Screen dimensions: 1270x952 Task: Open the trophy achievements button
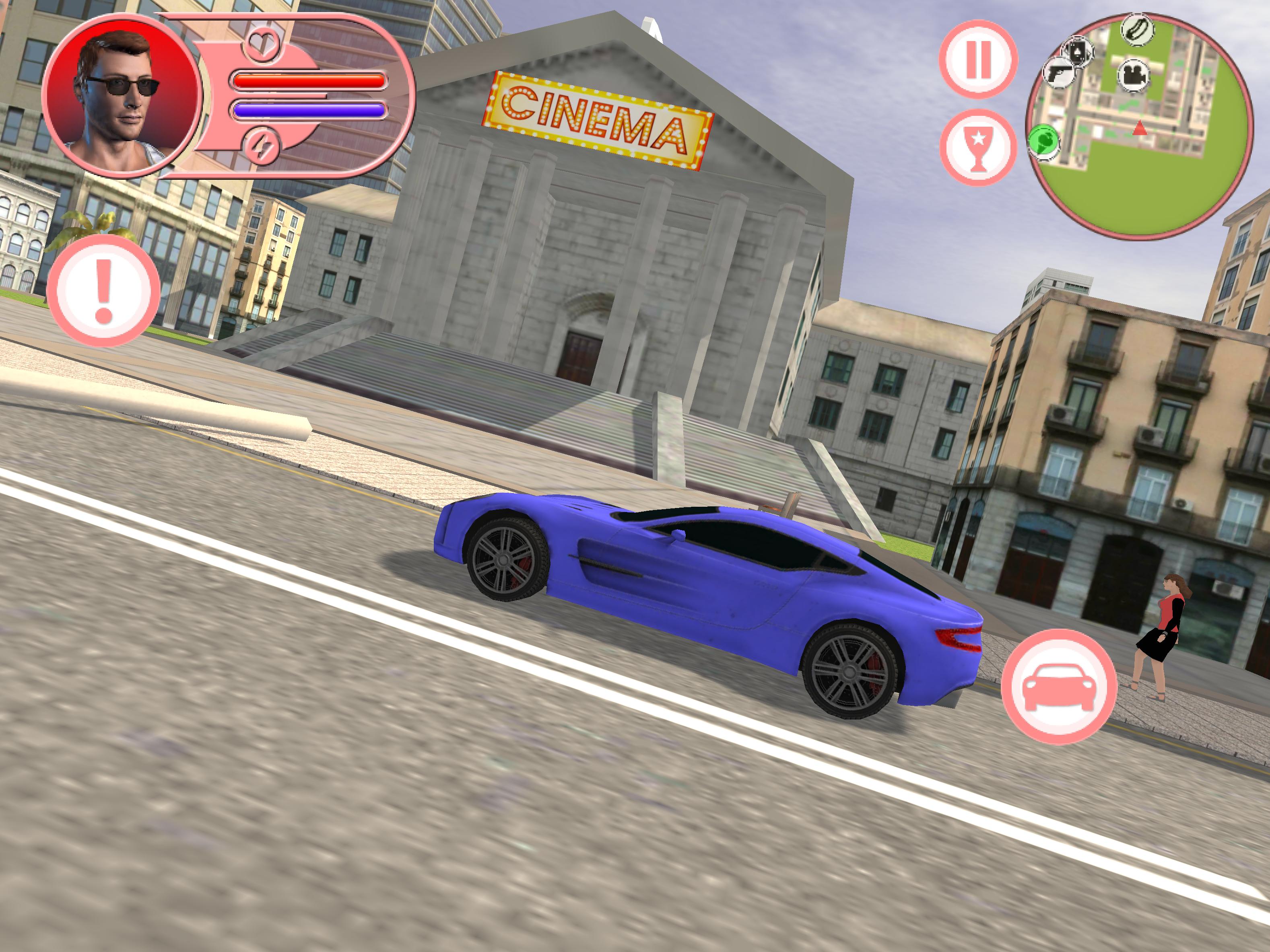tap(978, 148)
